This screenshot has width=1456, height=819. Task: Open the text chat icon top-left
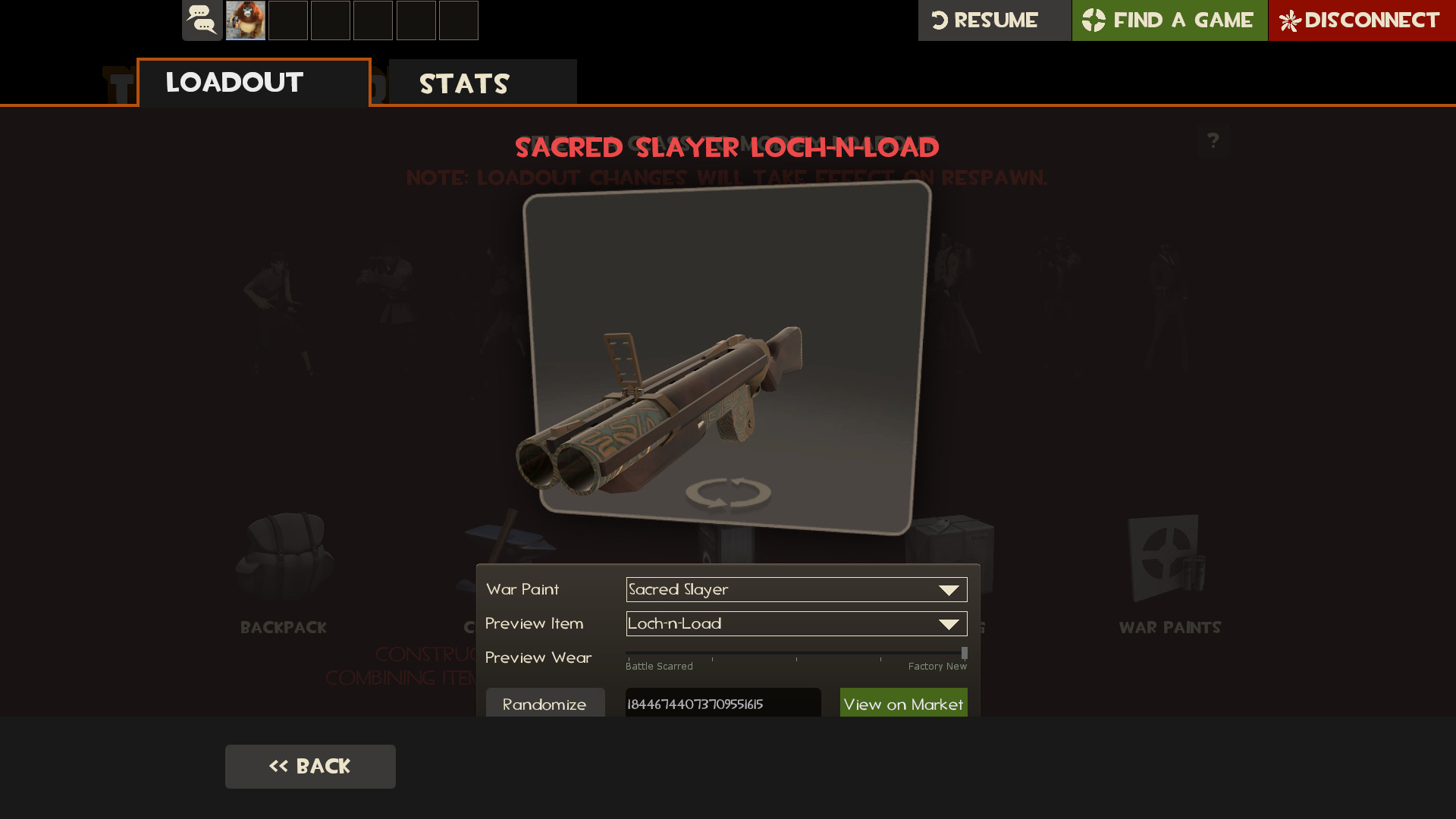(x=200, y=20)
